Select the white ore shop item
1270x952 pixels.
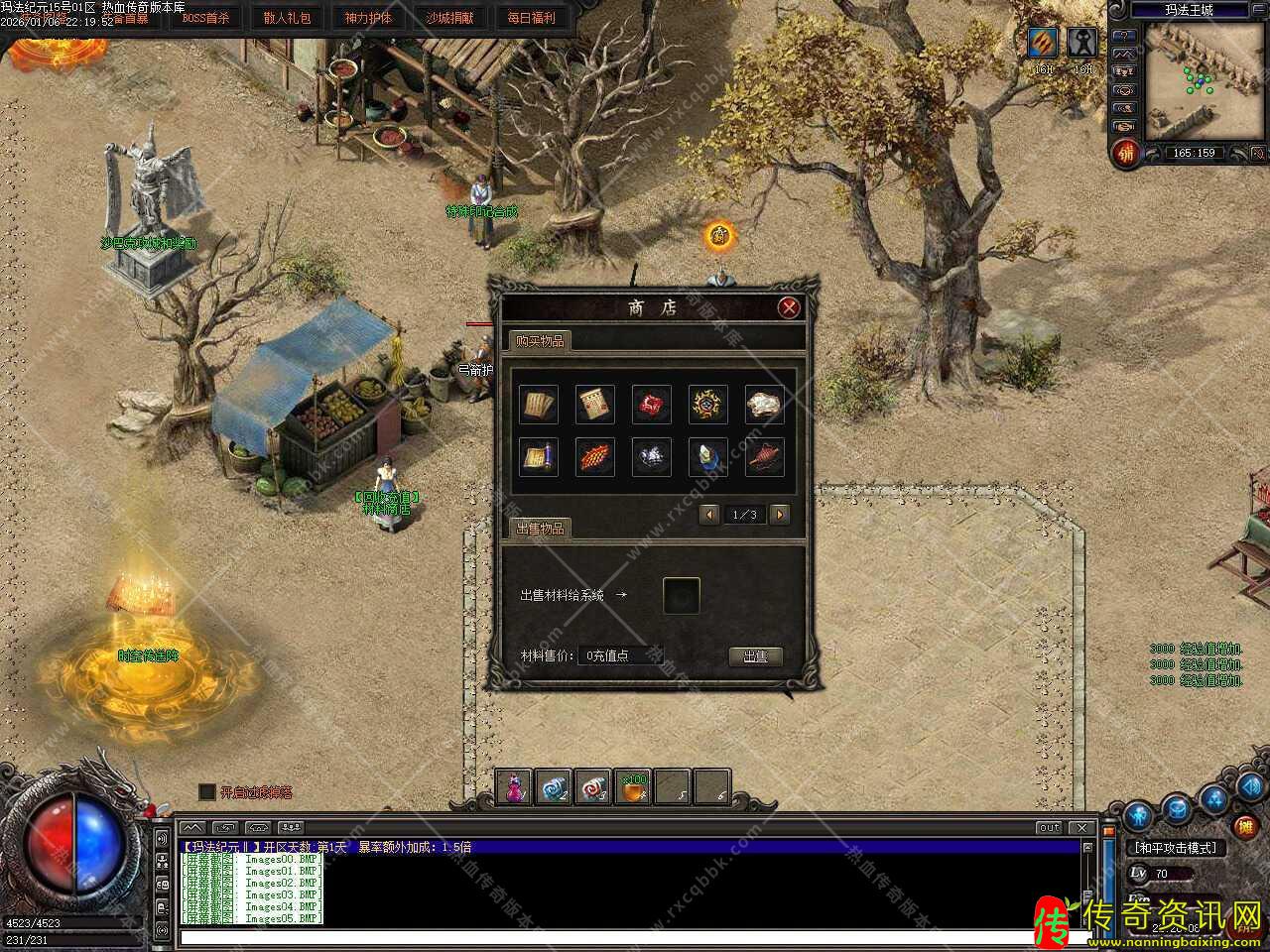click(764, 405)
